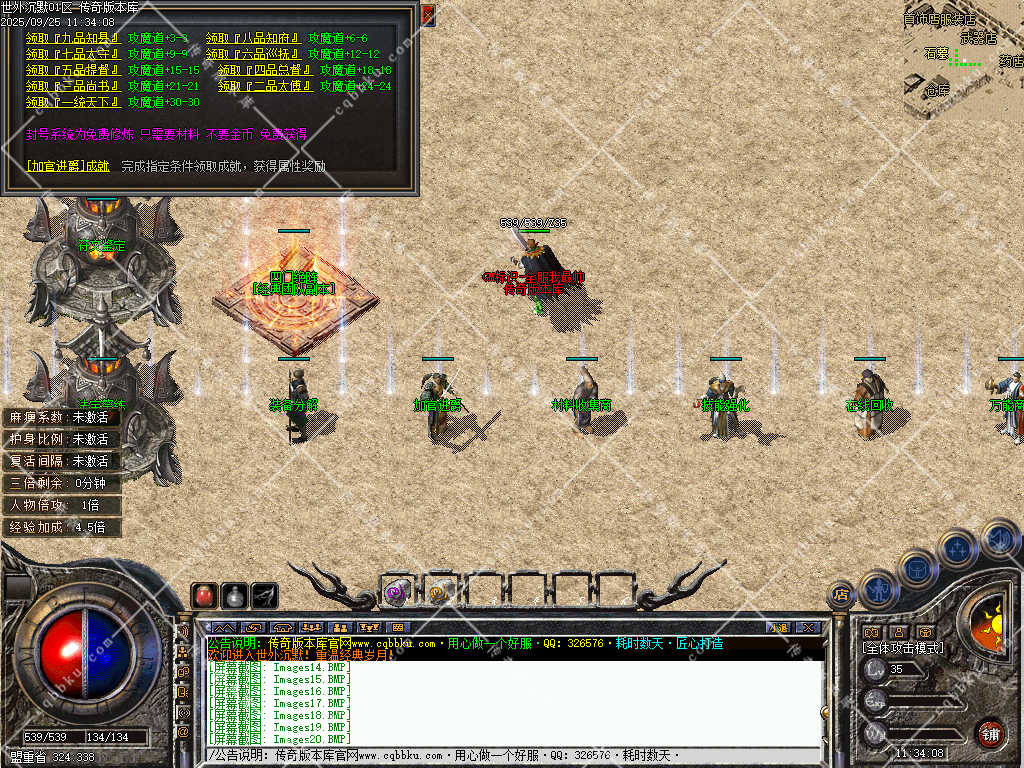The image size is (1024, 768).
Task: Claim the 七品太守 title
Action: (73, 54)
